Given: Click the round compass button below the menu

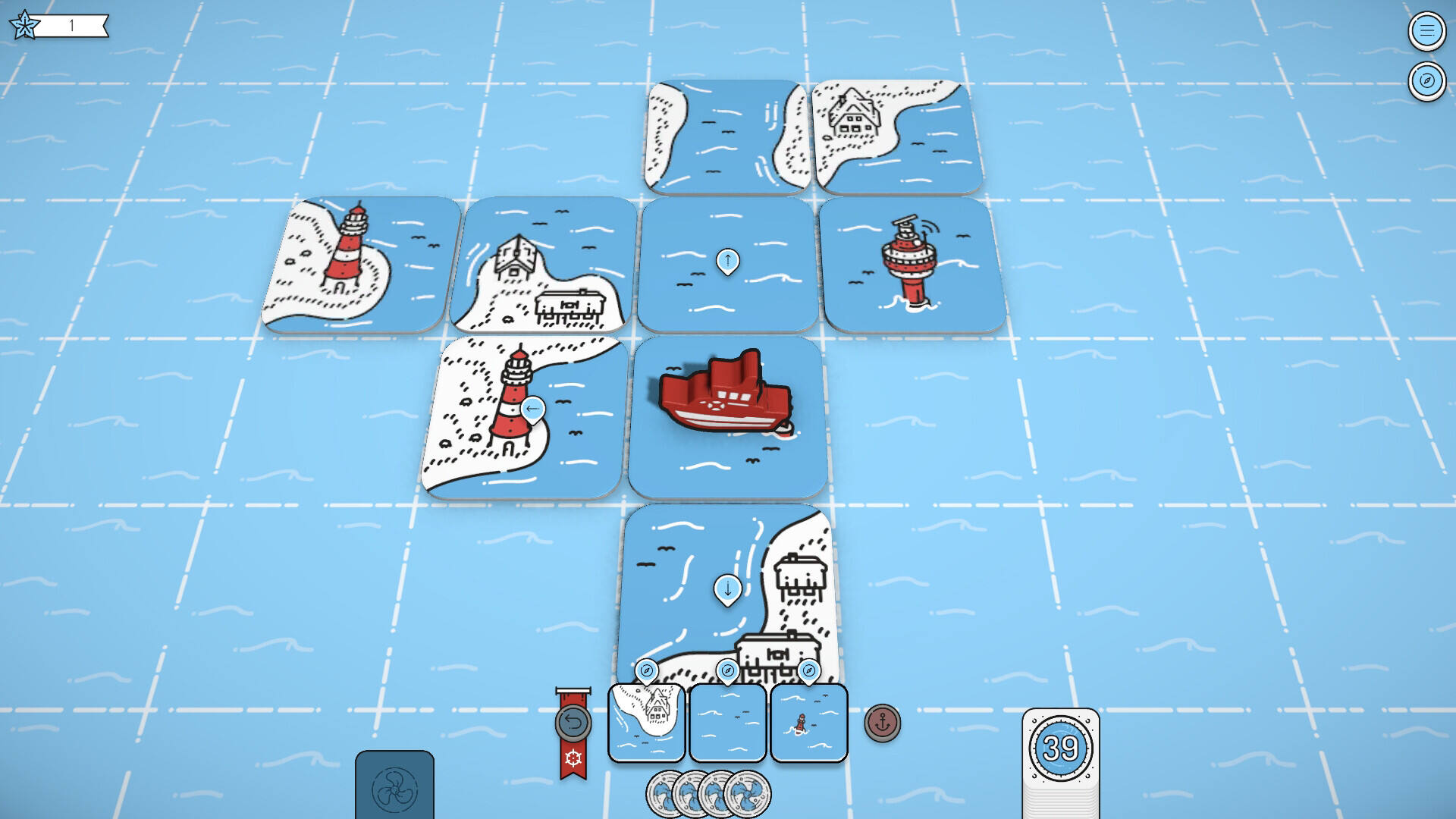Looking at the screenshot, I should point(1426,80).
